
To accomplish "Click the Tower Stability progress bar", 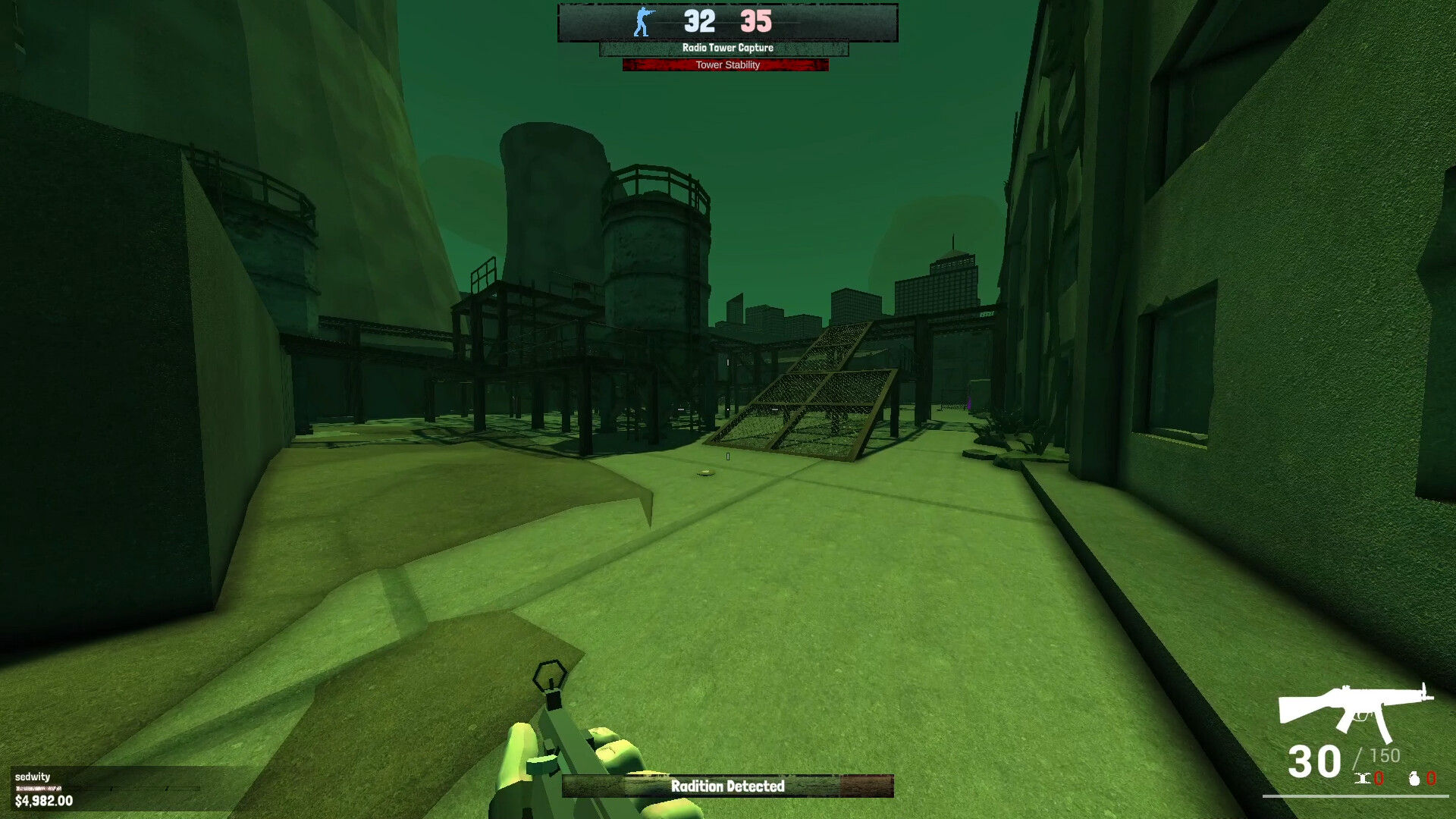I will pos(726,65).
